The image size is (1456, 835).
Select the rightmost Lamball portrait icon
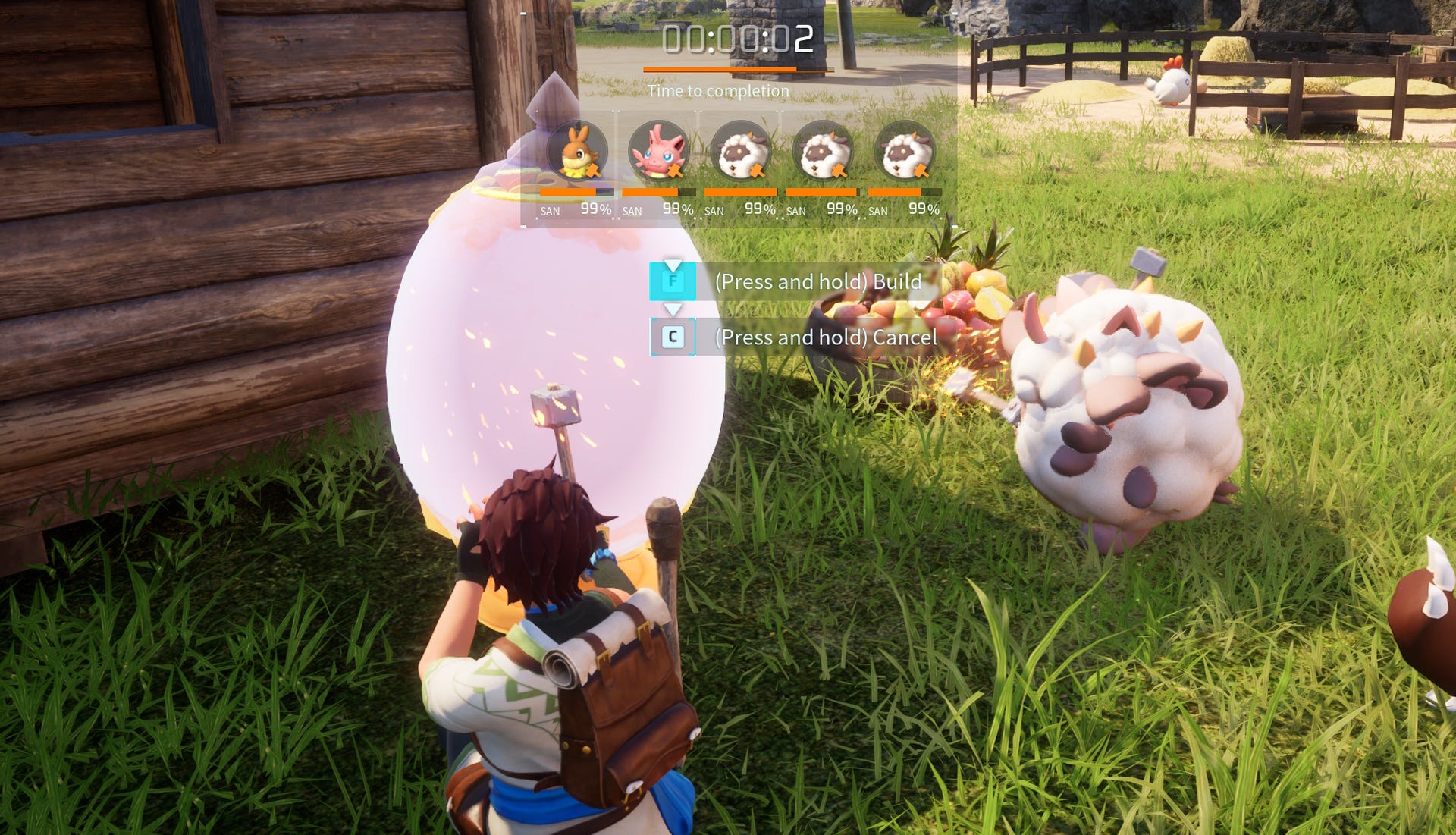905,151
